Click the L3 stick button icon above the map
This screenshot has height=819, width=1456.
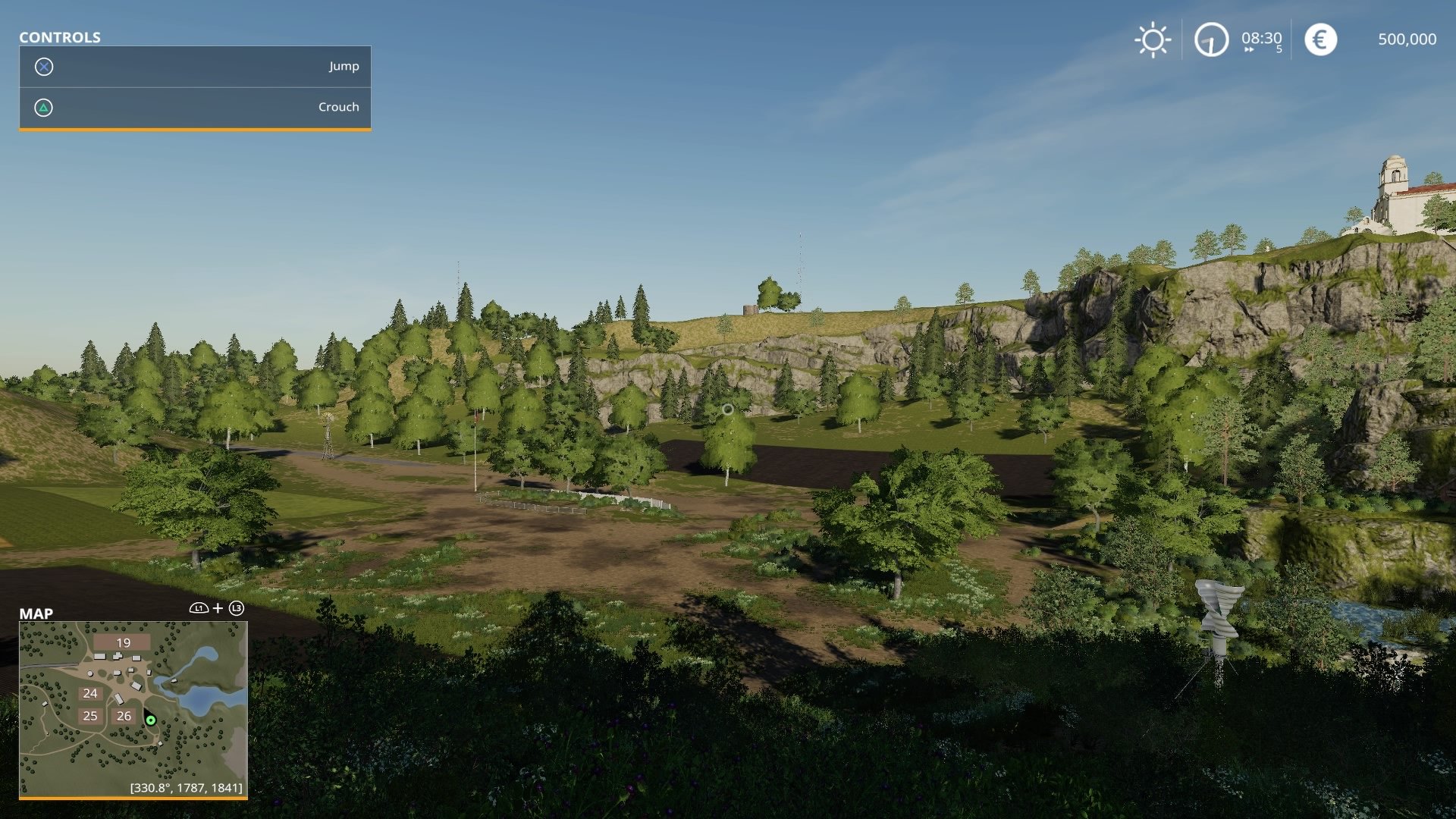click(237, 607)
